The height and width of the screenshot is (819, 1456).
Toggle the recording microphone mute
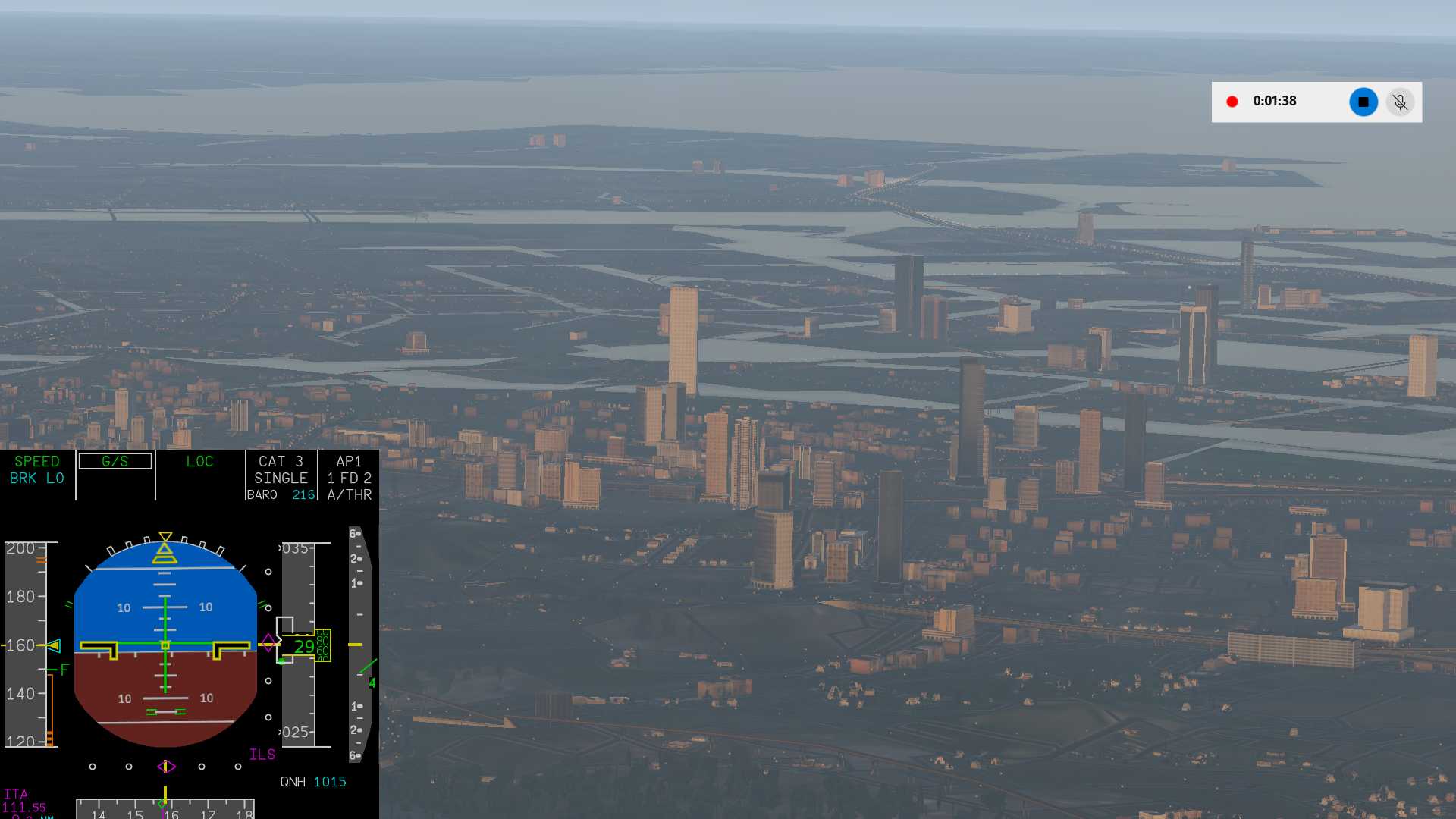(x=1400, y=102)
